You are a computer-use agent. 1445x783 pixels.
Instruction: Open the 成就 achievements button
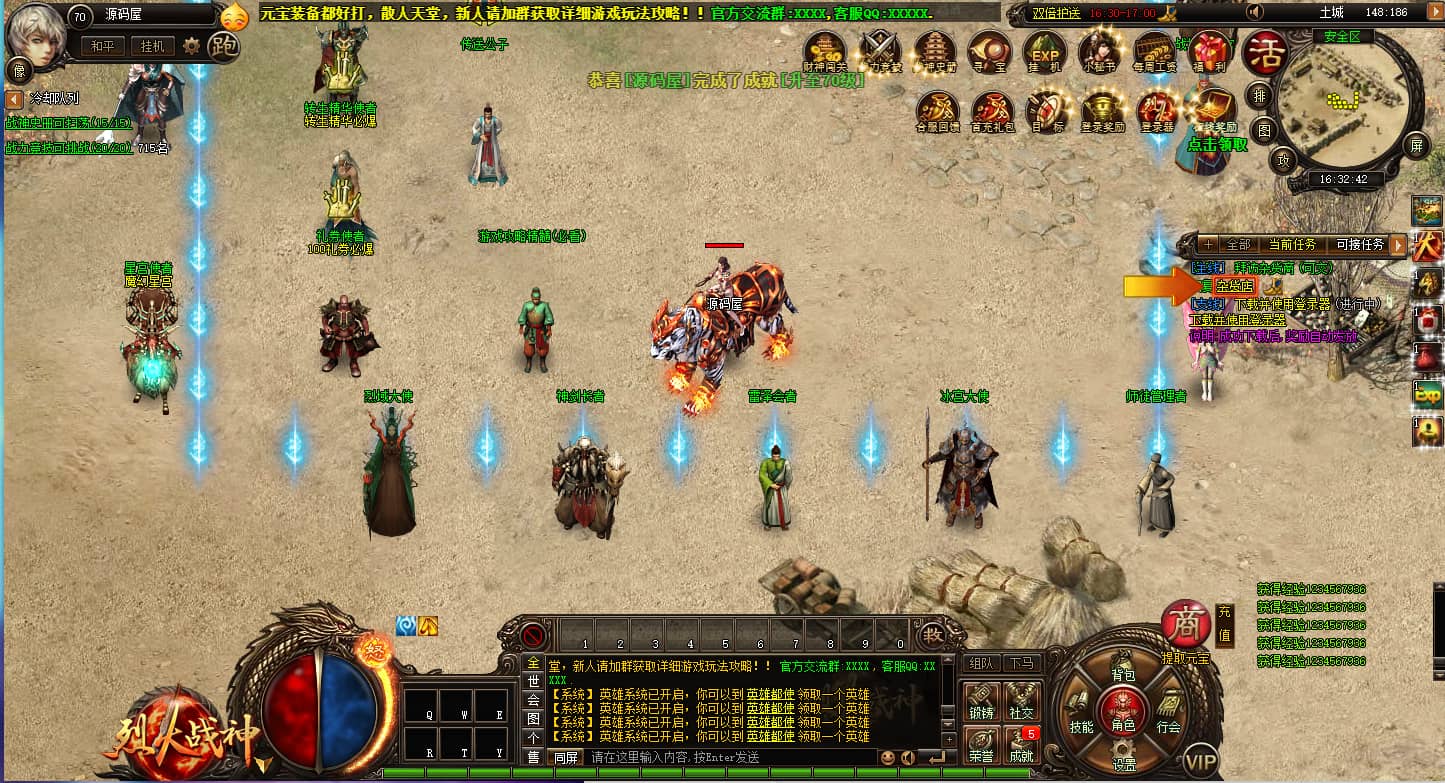(x=1022, y=746)
